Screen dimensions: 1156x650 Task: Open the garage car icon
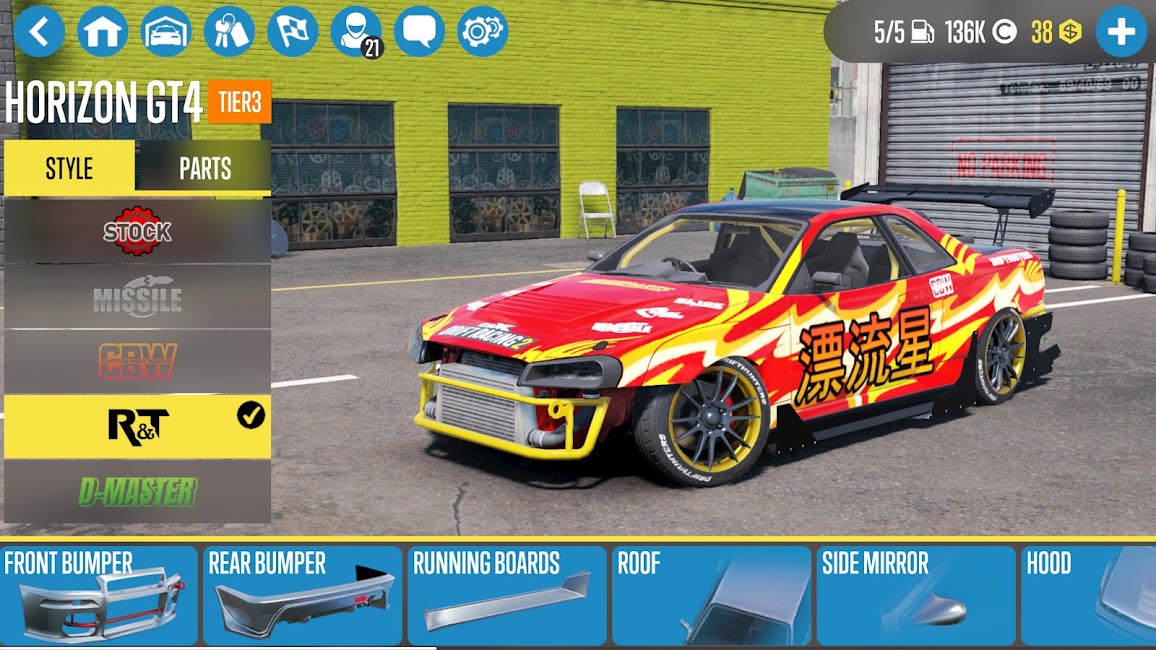pyautogui.click(x=166, y=31)
